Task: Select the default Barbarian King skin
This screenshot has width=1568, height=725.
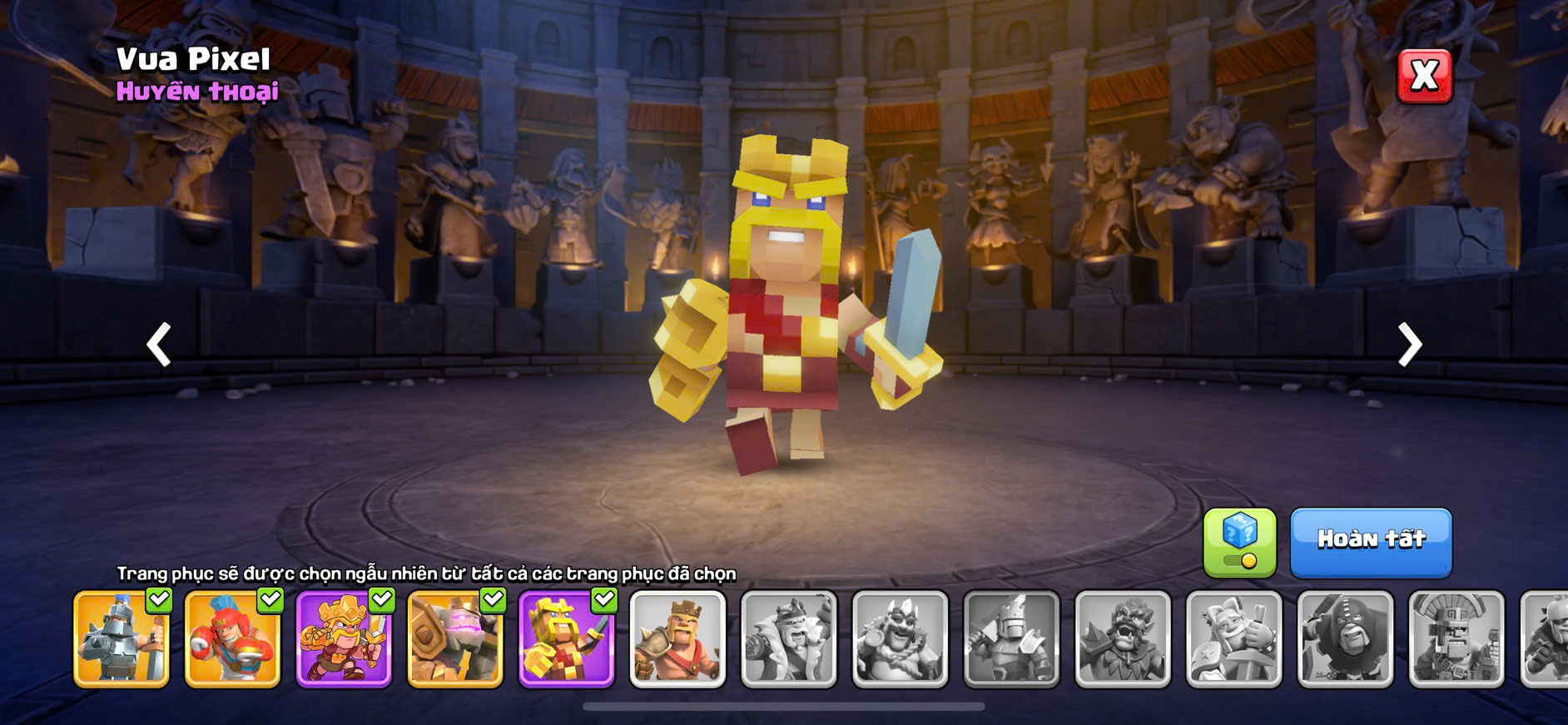Action: tap(677, 639)
